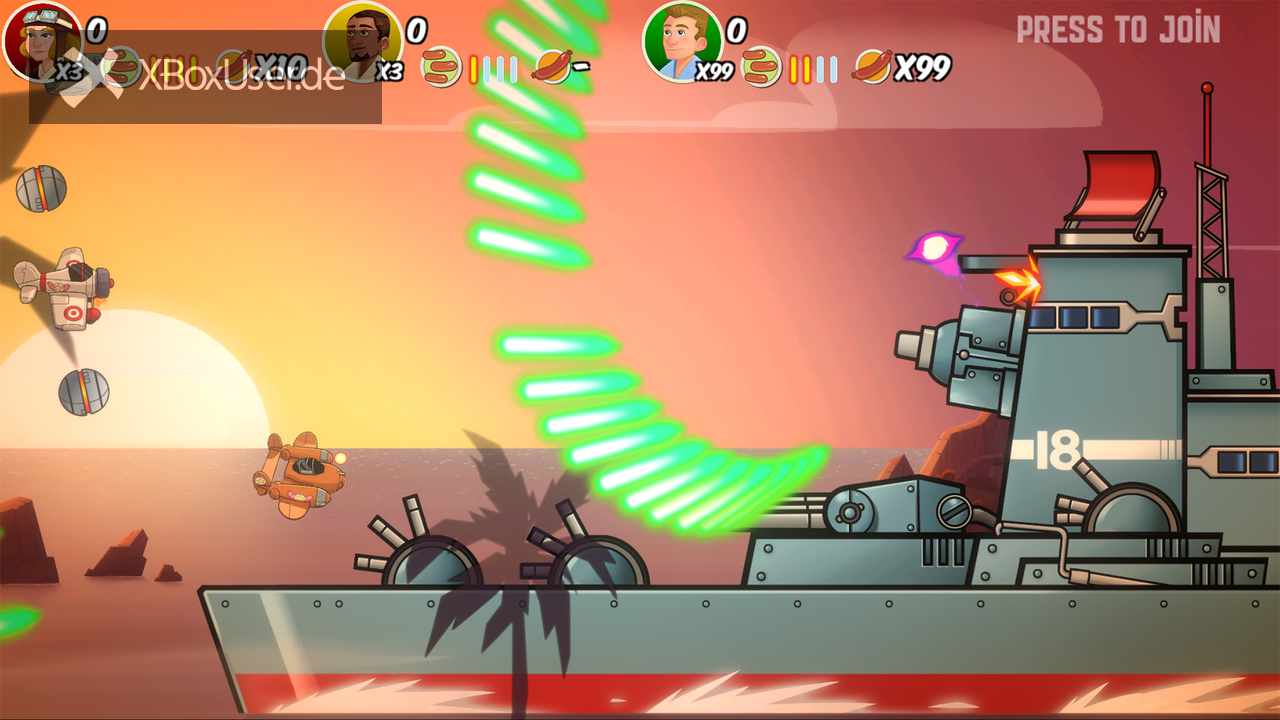Click the bearded pilot's sausage weapon icon
The image size is (1280, 720).
point(441,67)
